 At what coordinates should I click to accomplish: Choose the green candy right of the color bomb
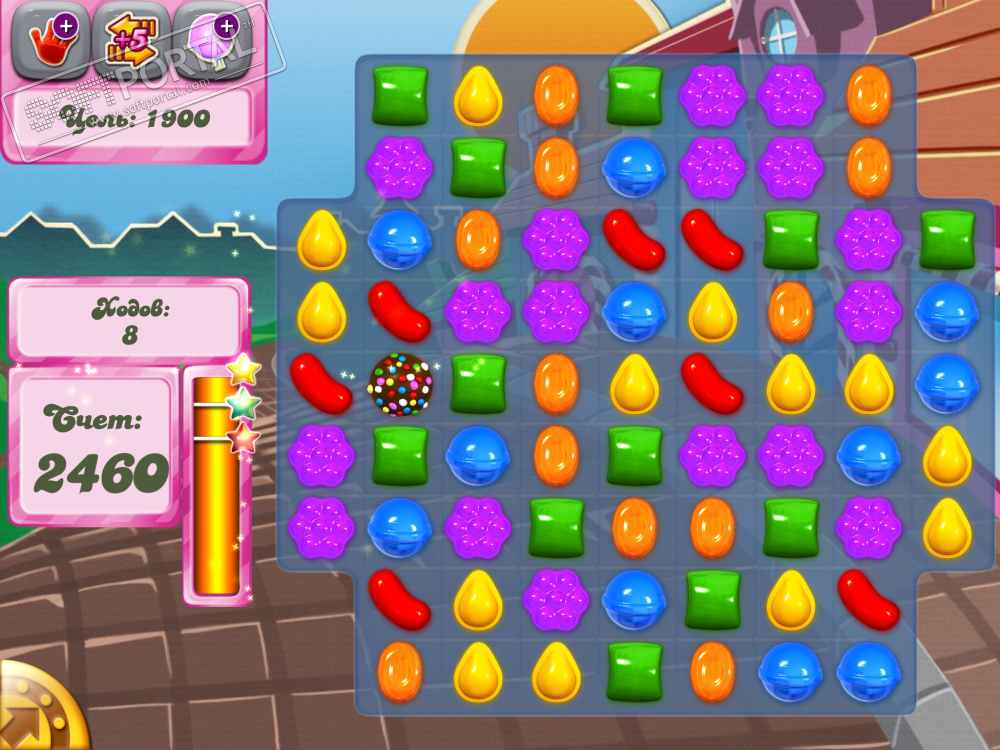pyautogui.click(x=478, y=384)
